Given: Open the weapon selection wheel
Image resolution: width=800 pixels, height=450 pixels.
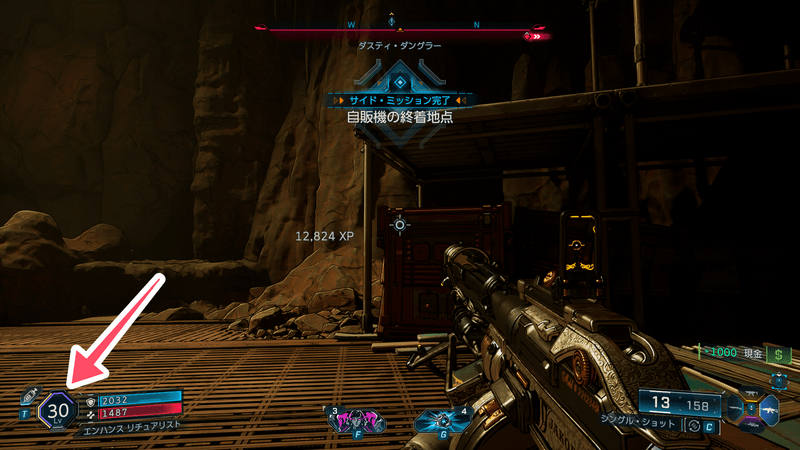Looking at the screenshot, I should click(750, 408).
